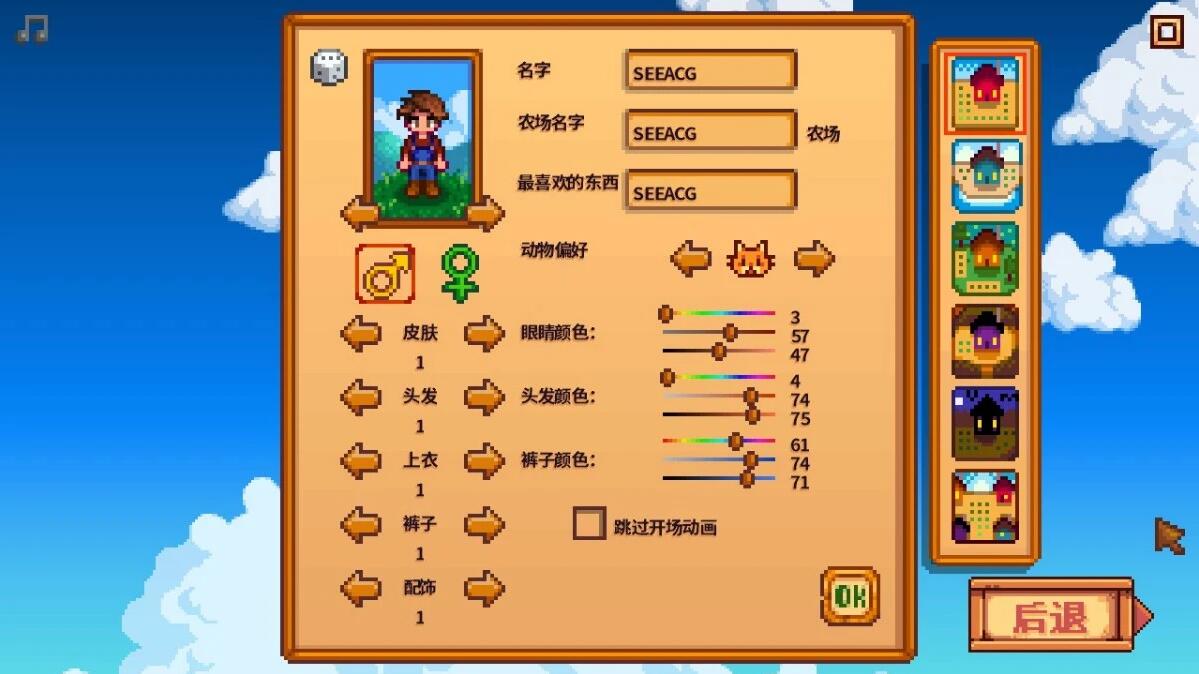
Task: Pick the forest farm map thumbnail
Action: coord(986,258)
